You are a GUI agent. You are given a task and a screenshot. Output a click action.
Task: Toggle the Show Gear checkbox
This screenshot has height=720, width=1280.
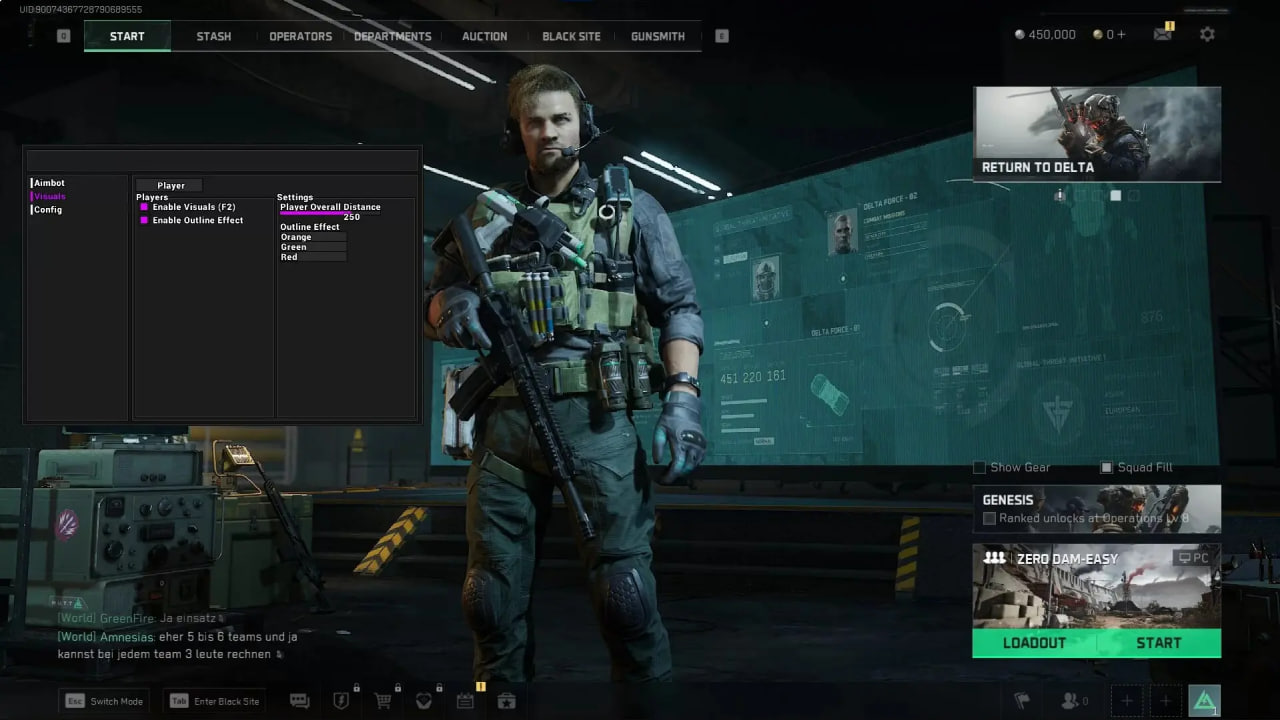point(980,467)
